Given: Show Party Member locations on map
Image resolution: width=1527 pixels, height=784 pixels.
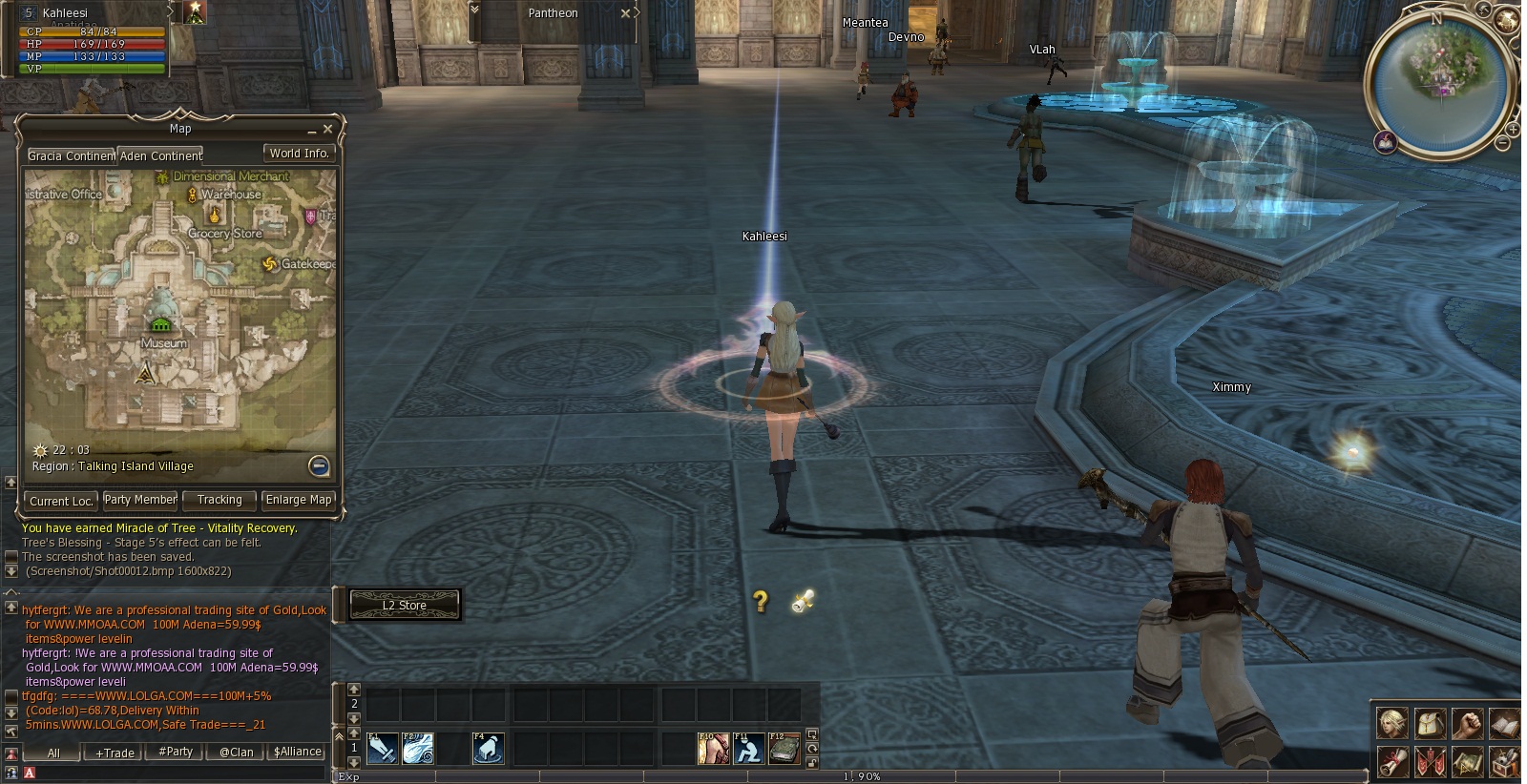Looking at the screenshot, I should [140, 500].
